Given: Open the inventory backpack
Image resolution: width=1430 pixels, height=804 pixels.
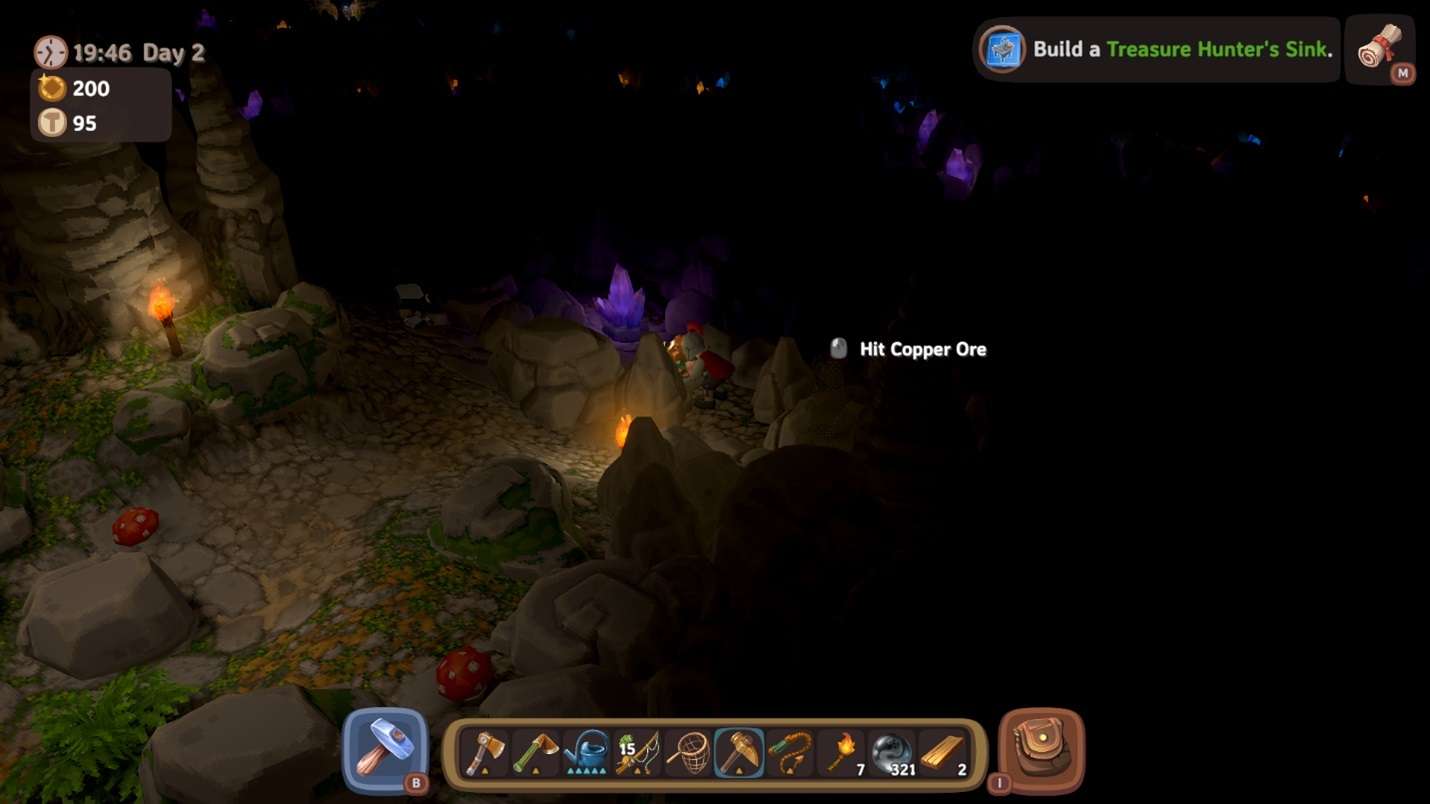Looking at the screenshot, I should tap(1041, 750).
